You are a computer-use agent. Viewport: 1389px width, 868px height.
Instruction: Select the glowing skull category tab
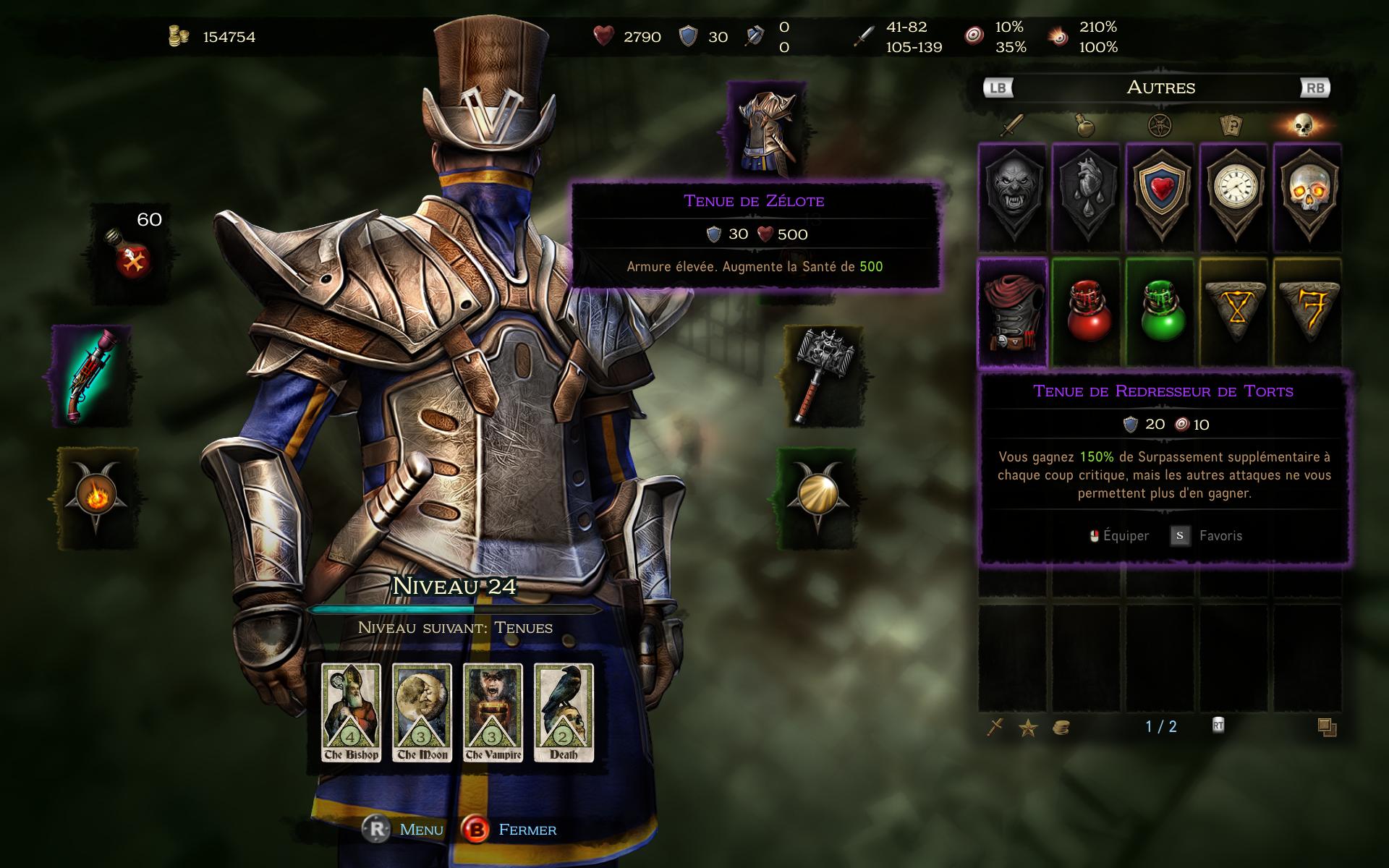[x=1304, y=127]
